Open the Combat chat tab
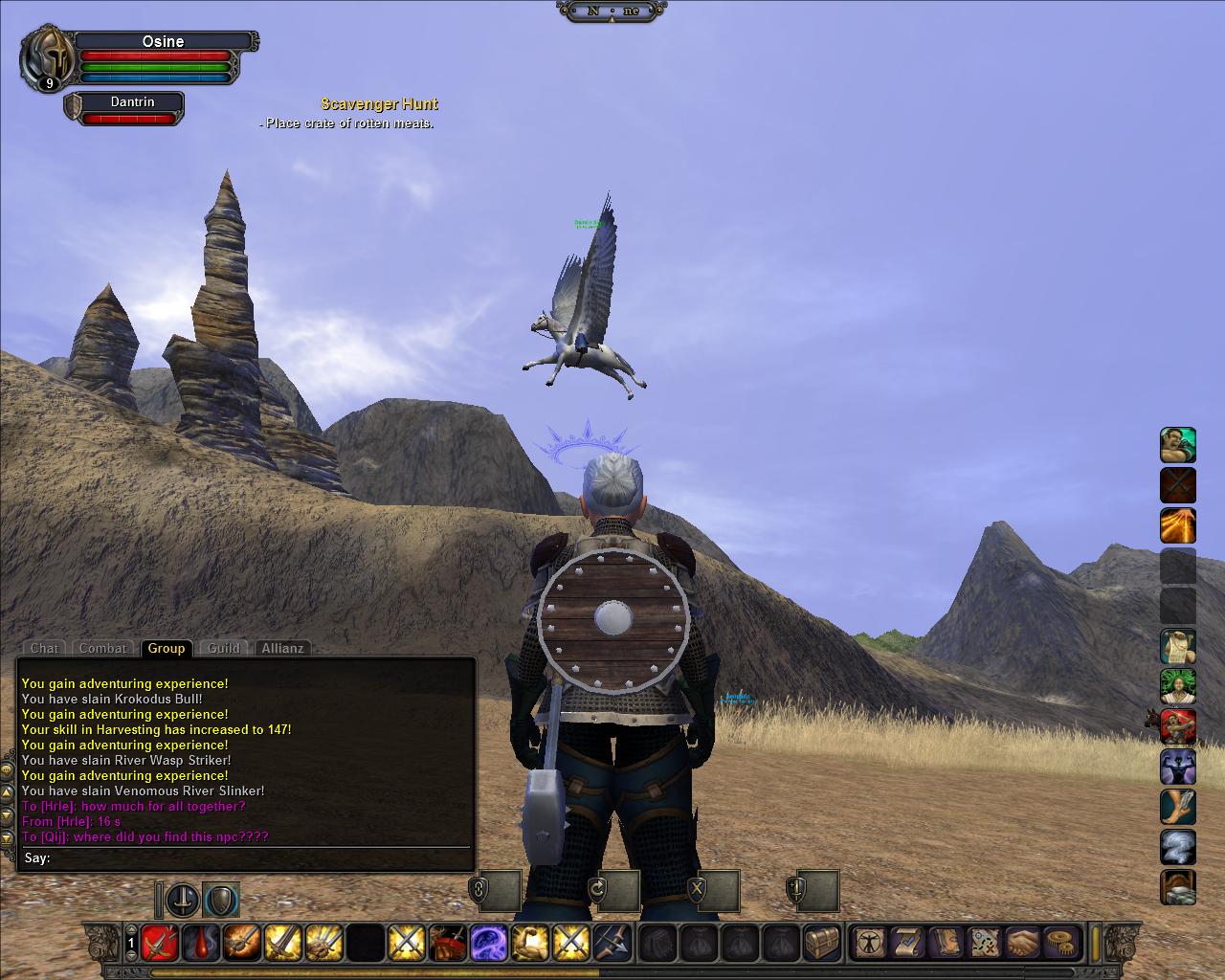The height and width of the screenshot is (980, 1225). (102, 648)
